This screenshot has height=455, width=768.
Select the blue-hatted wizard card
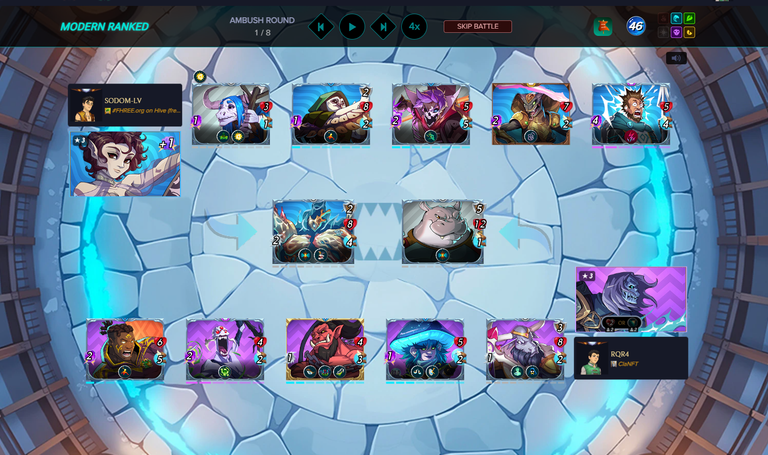point(425,349)
